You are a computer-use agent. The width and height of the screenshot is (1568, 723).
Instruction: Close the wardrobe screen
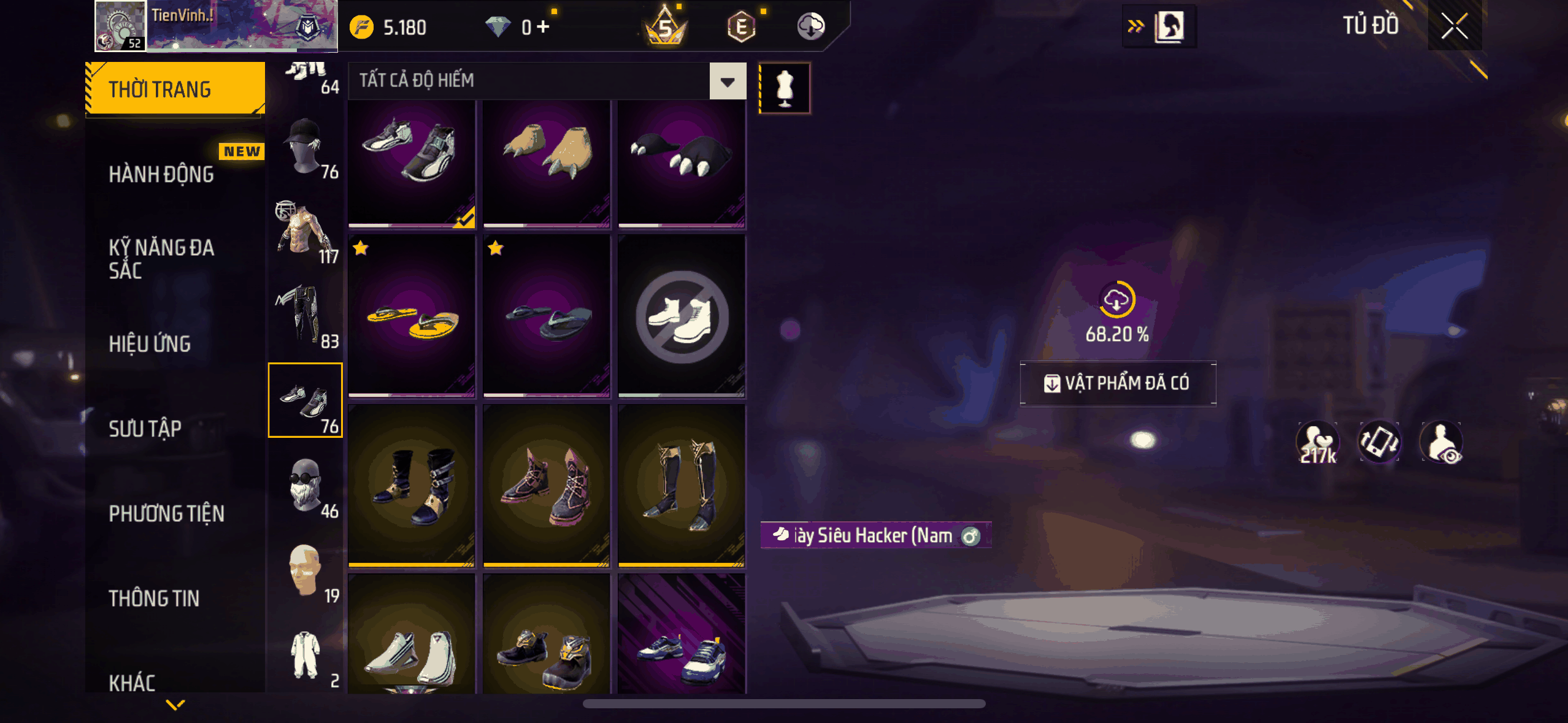(1454, 26)
